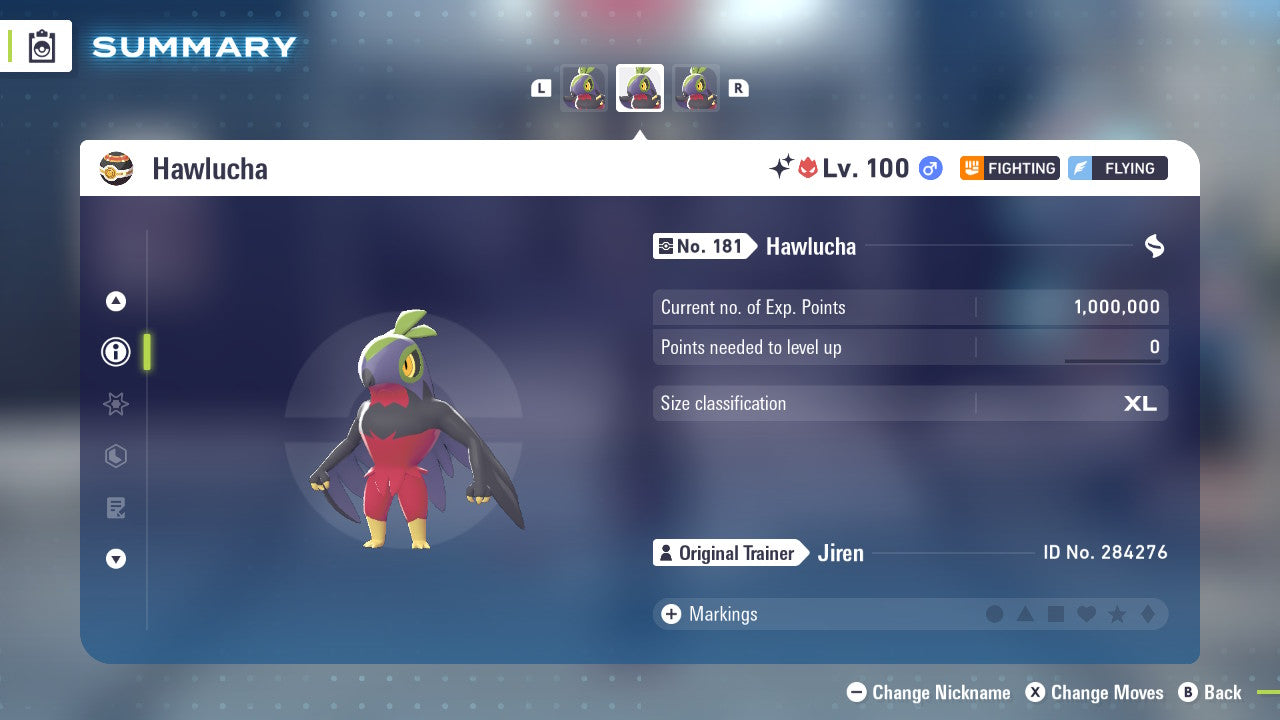Select the left Hawlucha party tab

(585, 88)
